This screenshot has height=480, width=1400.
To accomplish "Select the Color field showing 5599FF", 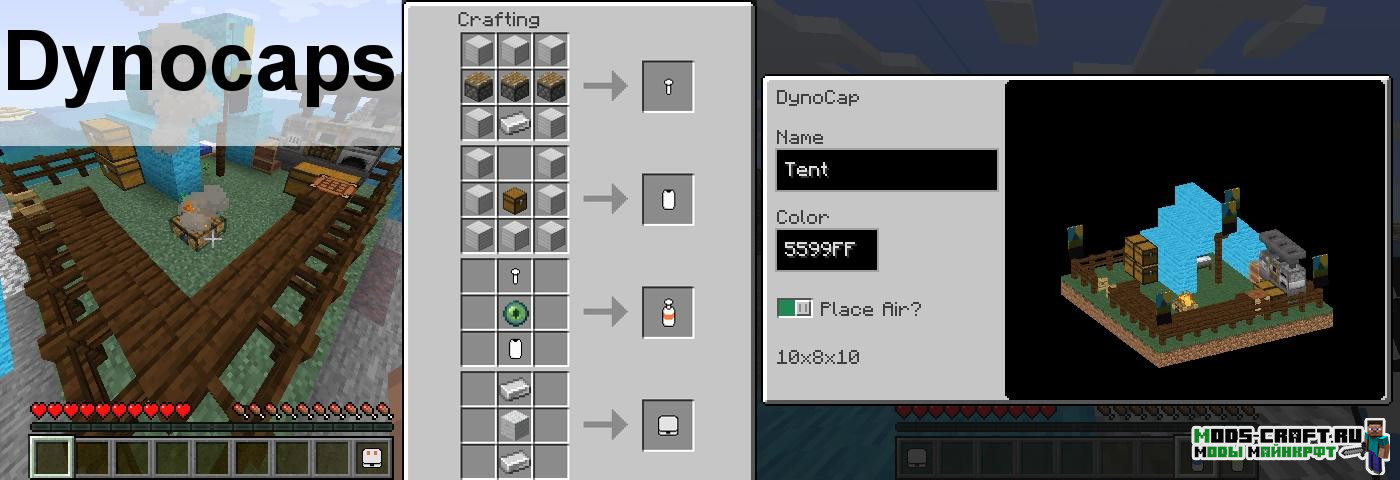I will (x=826, y=250).
